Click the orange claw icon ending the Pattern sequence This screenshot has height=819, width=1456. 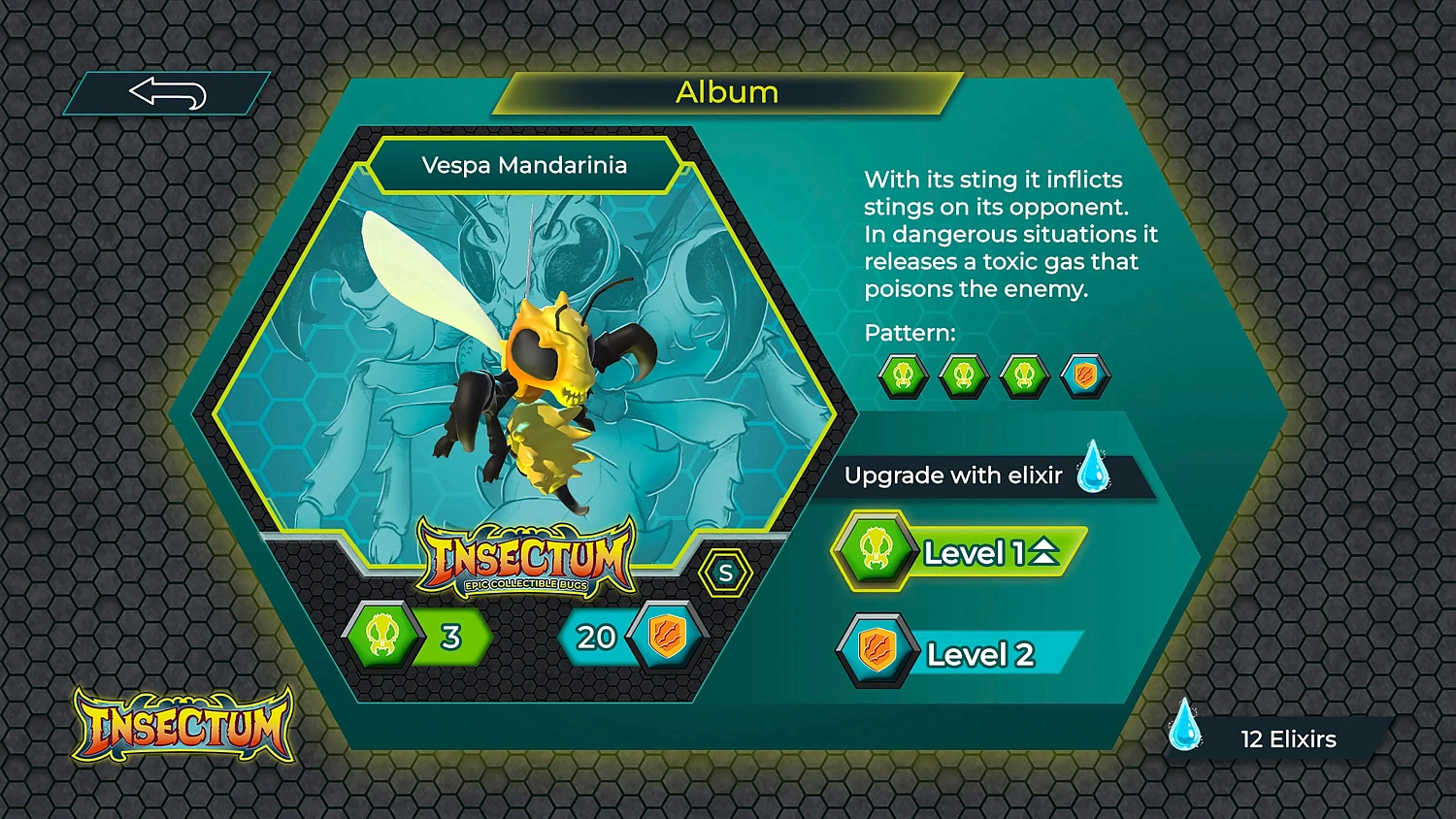(1084, 376)
